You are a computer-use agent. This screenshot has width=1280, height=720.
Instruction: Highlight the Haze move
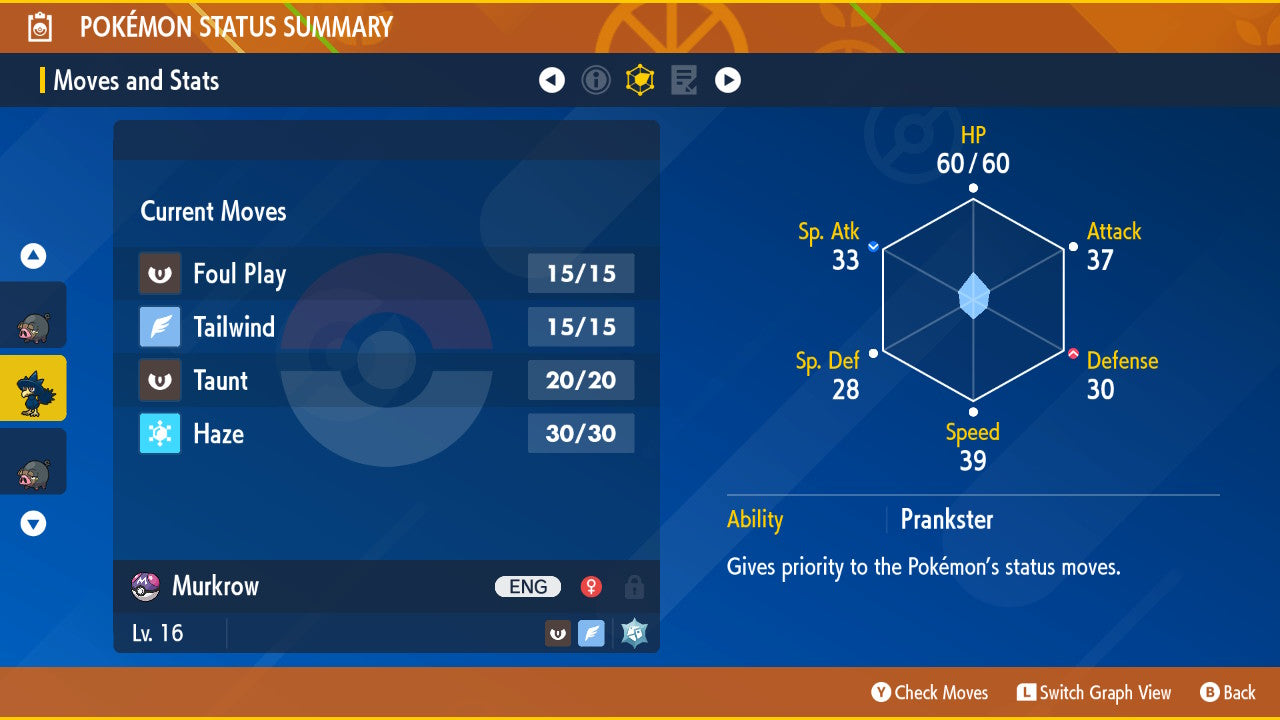386,433
